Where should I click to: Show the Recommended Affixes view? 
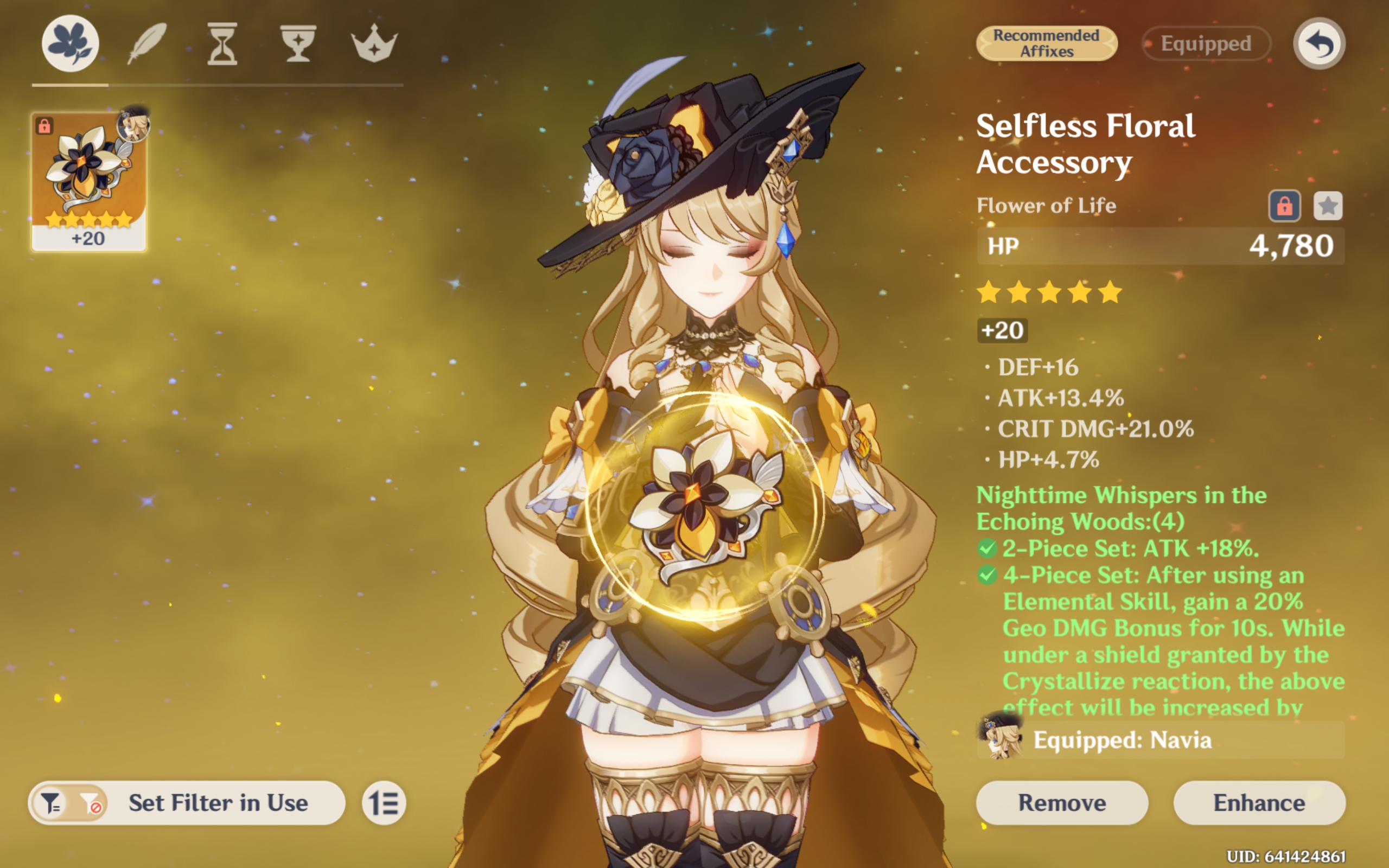tap(1046, 42)
